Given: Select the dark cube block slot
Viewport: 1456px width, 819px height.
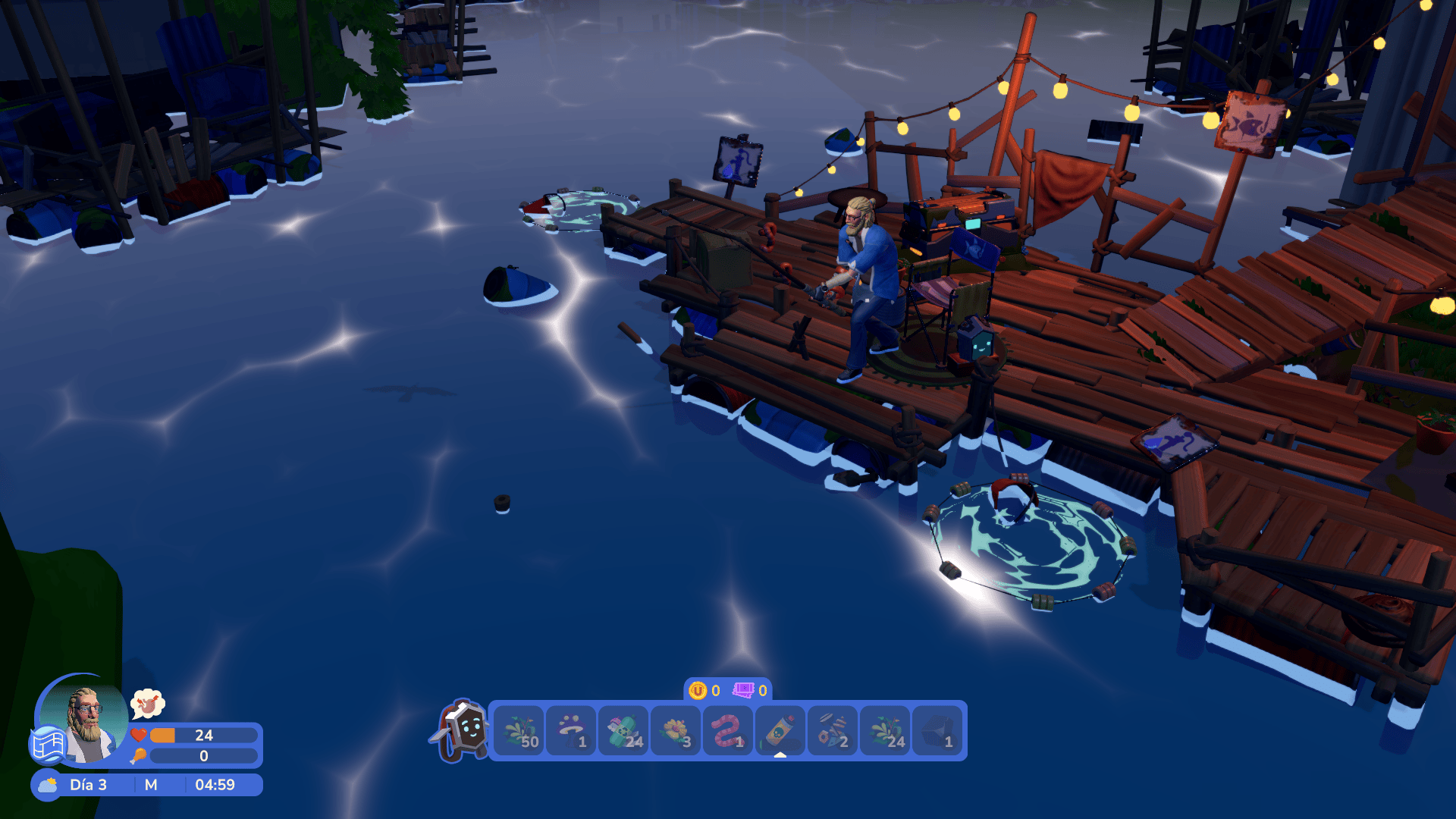Looking at the screenshot, I should click(938, 731).
